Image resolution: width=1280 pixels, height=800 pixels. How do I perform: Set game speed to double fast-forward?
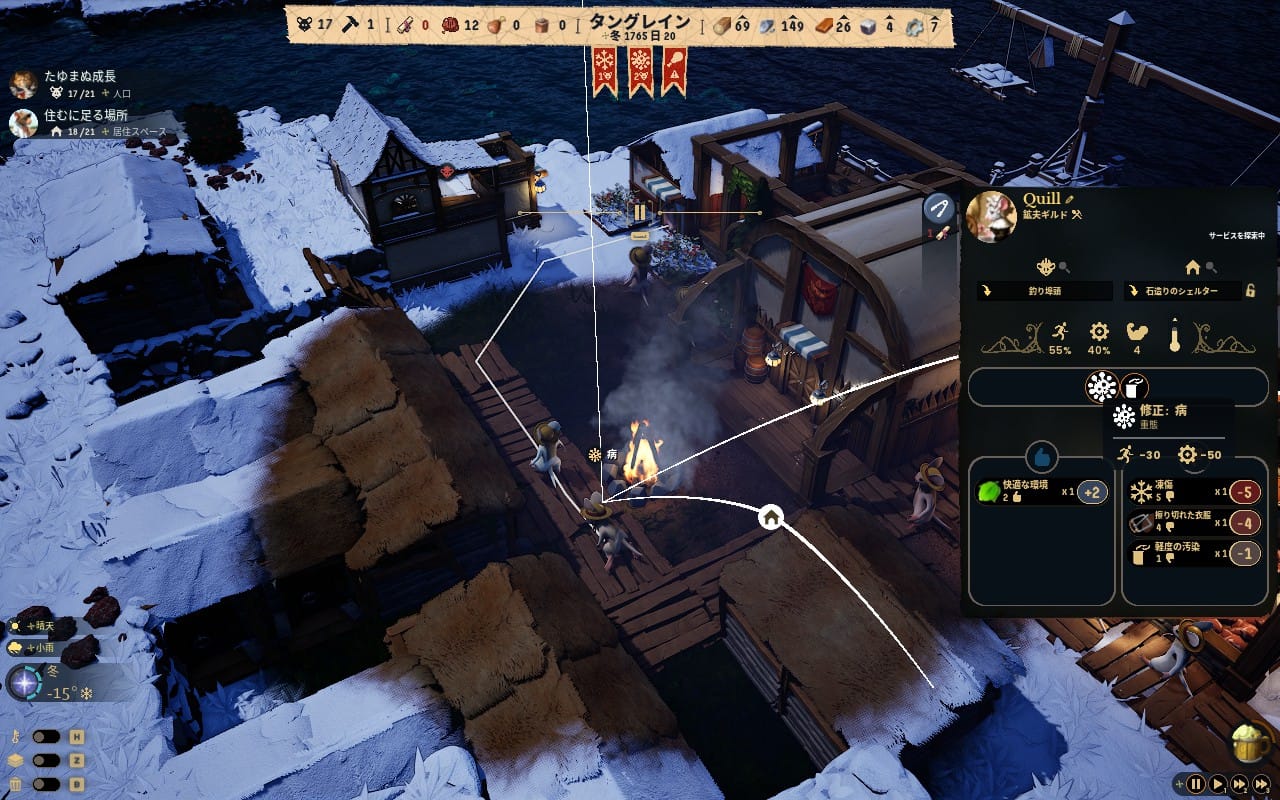click(x=1239, y=784)
